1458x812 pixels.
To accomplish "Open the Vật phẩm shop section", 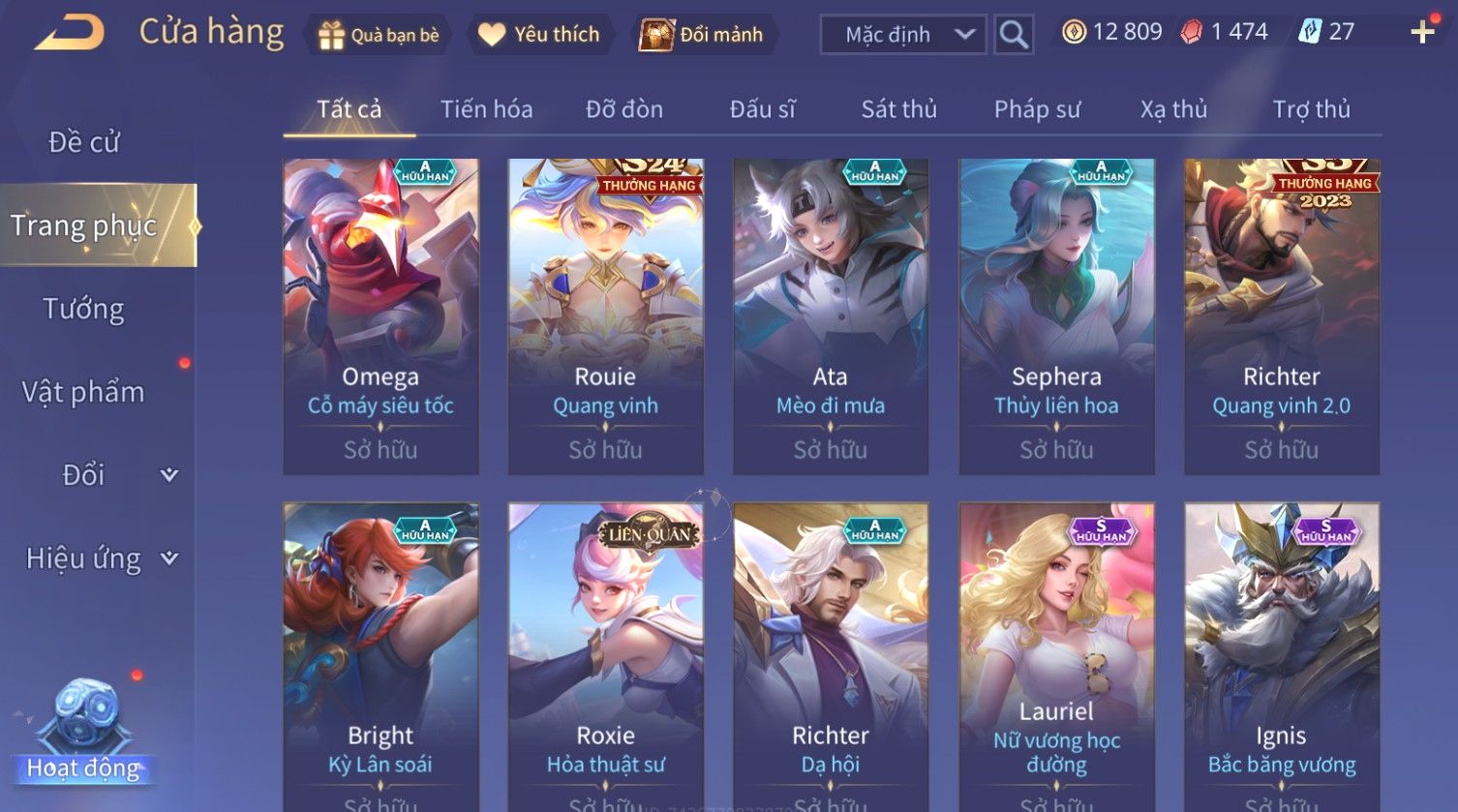I will point(84,392).
